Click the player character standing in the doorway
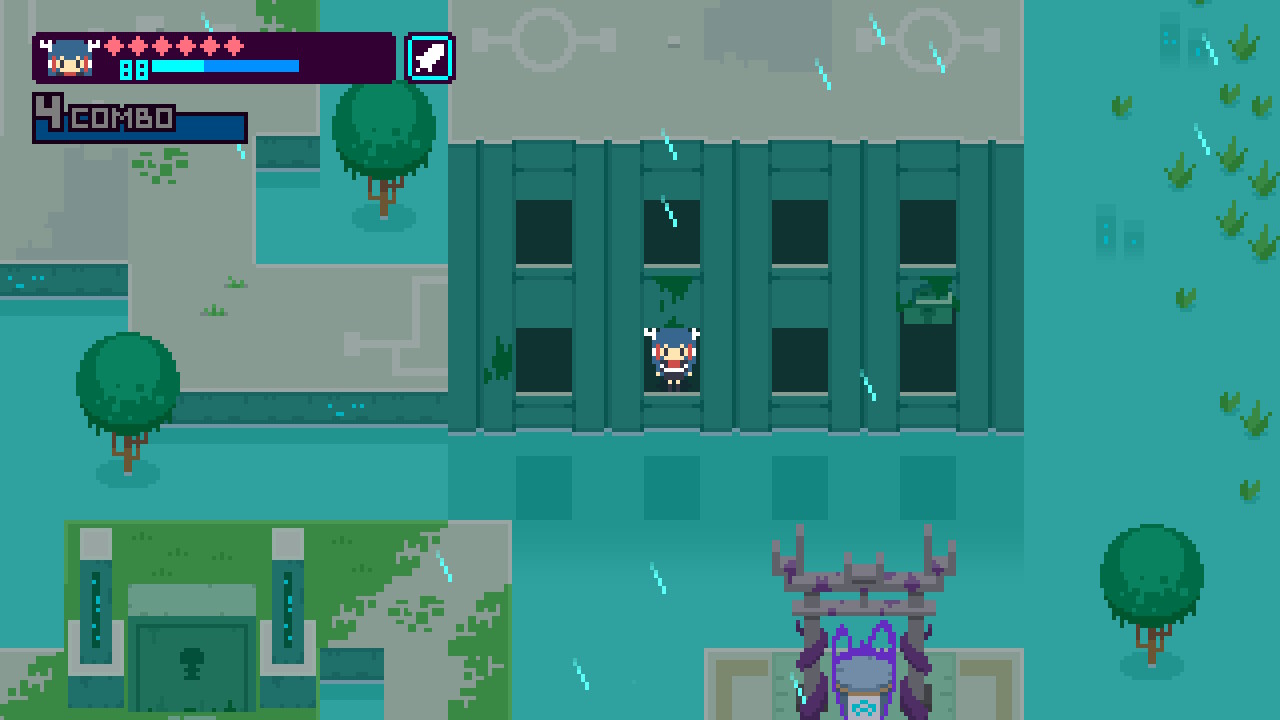Viewport: 1280px width, 720px height. click(672, 357)
